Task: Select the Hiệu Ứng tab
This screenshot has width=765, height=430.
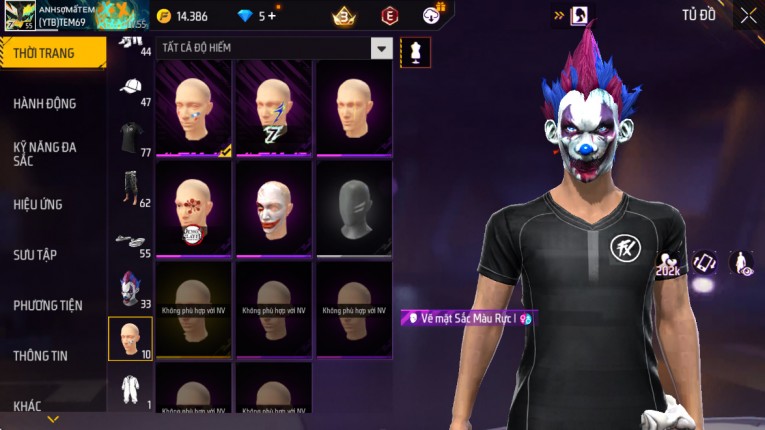Action: (x=38, y=204)
